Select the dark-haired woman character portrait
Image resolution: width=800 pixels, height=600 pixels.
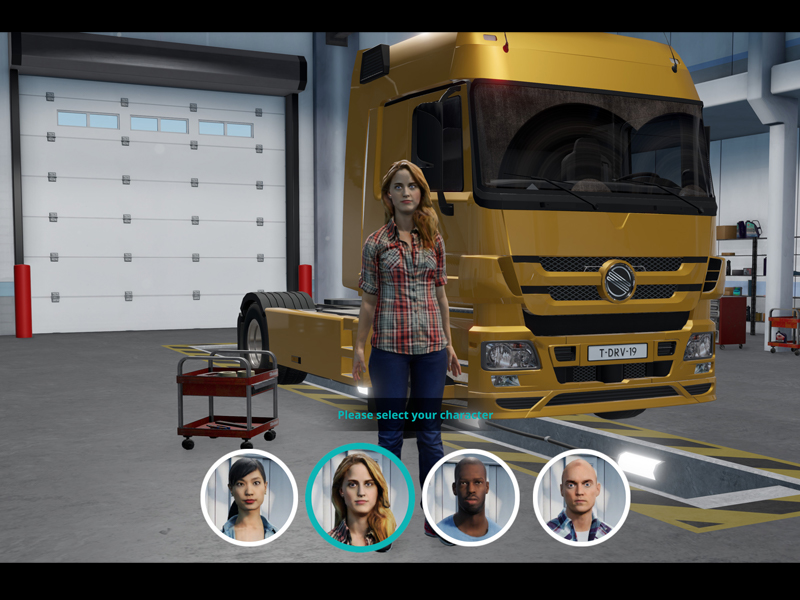[249, 497]
